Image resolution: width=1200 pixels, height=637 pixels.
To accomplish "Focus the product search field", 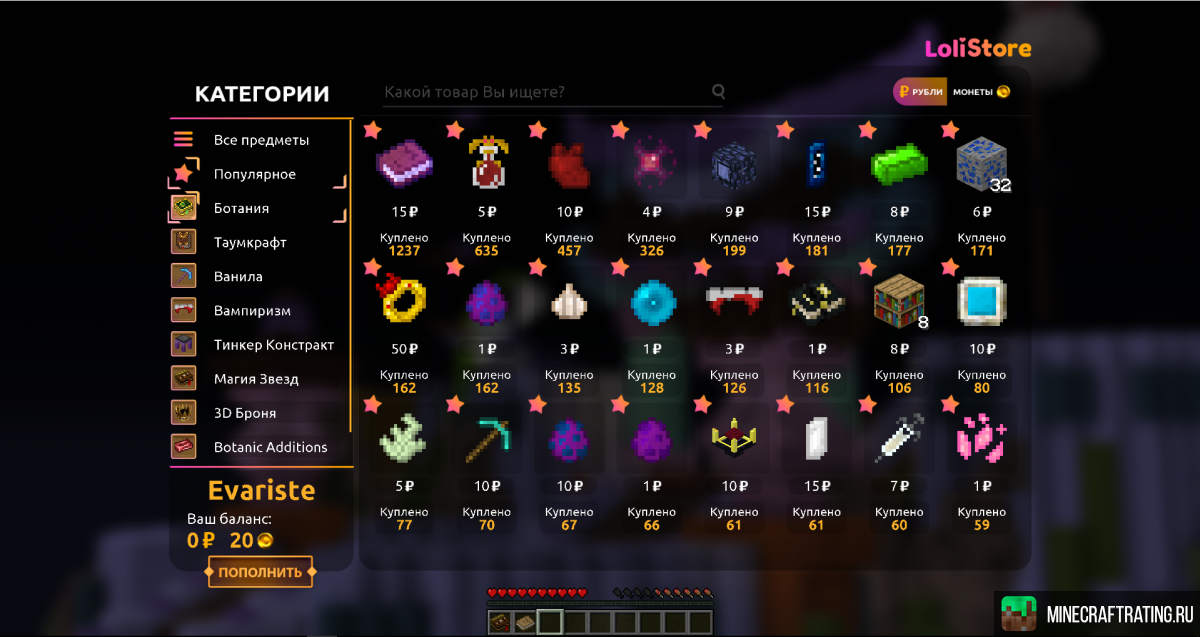I will pos(545,92).
